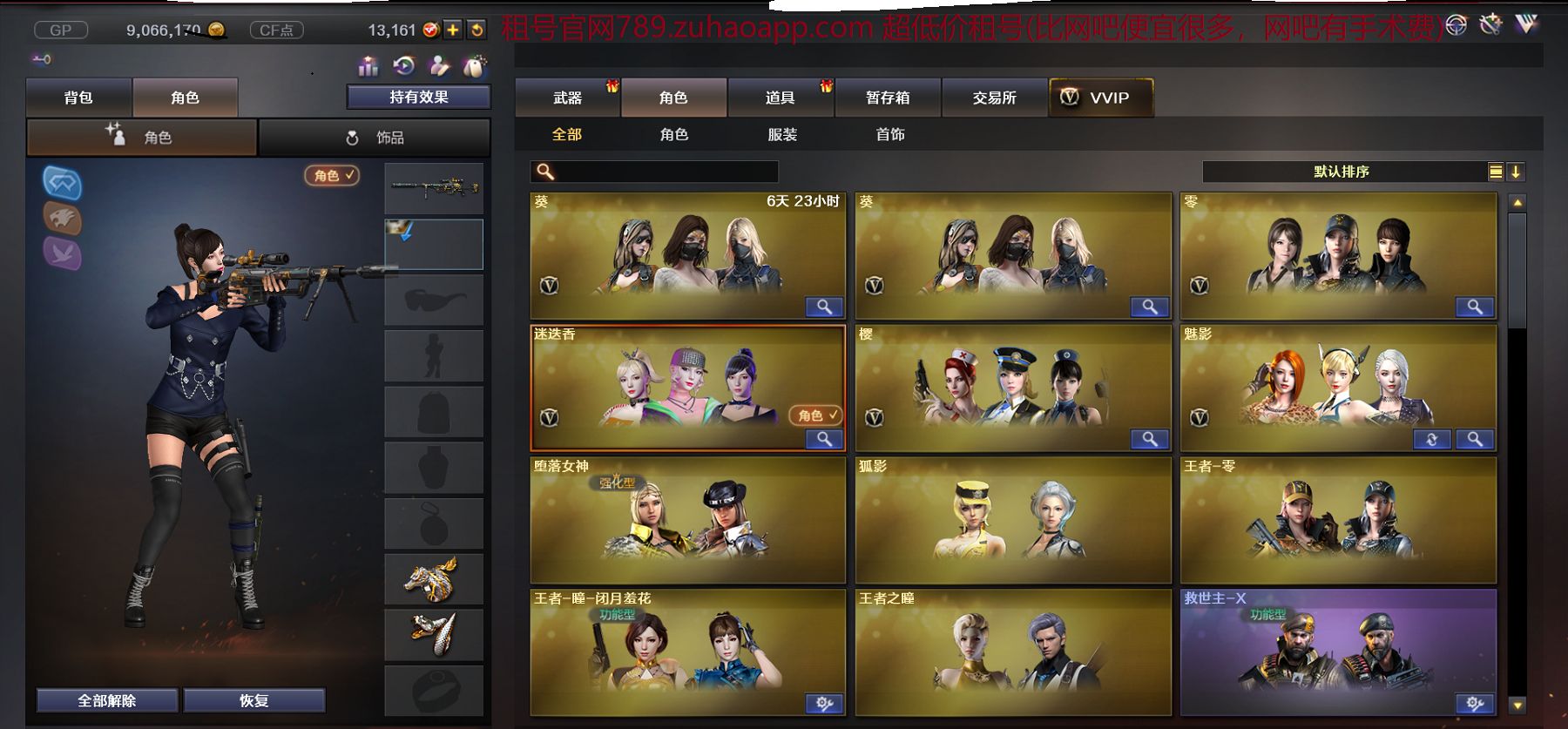Viewport: 1568px width, 729px height.
Task: Switch to the 暂存箱 tab
Action: 888,98
